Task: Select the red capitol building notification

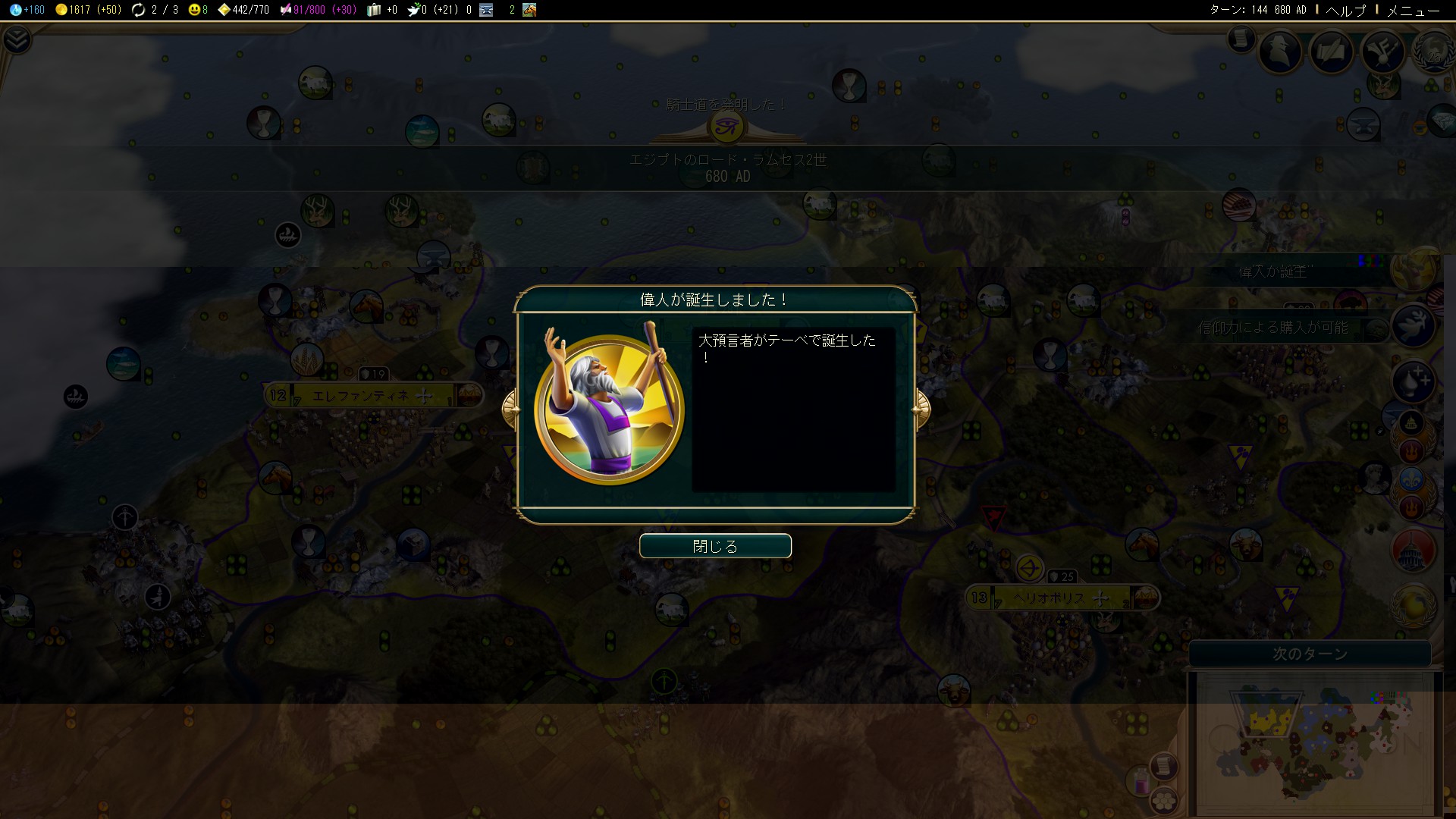Action: [x=1414, y=551]
